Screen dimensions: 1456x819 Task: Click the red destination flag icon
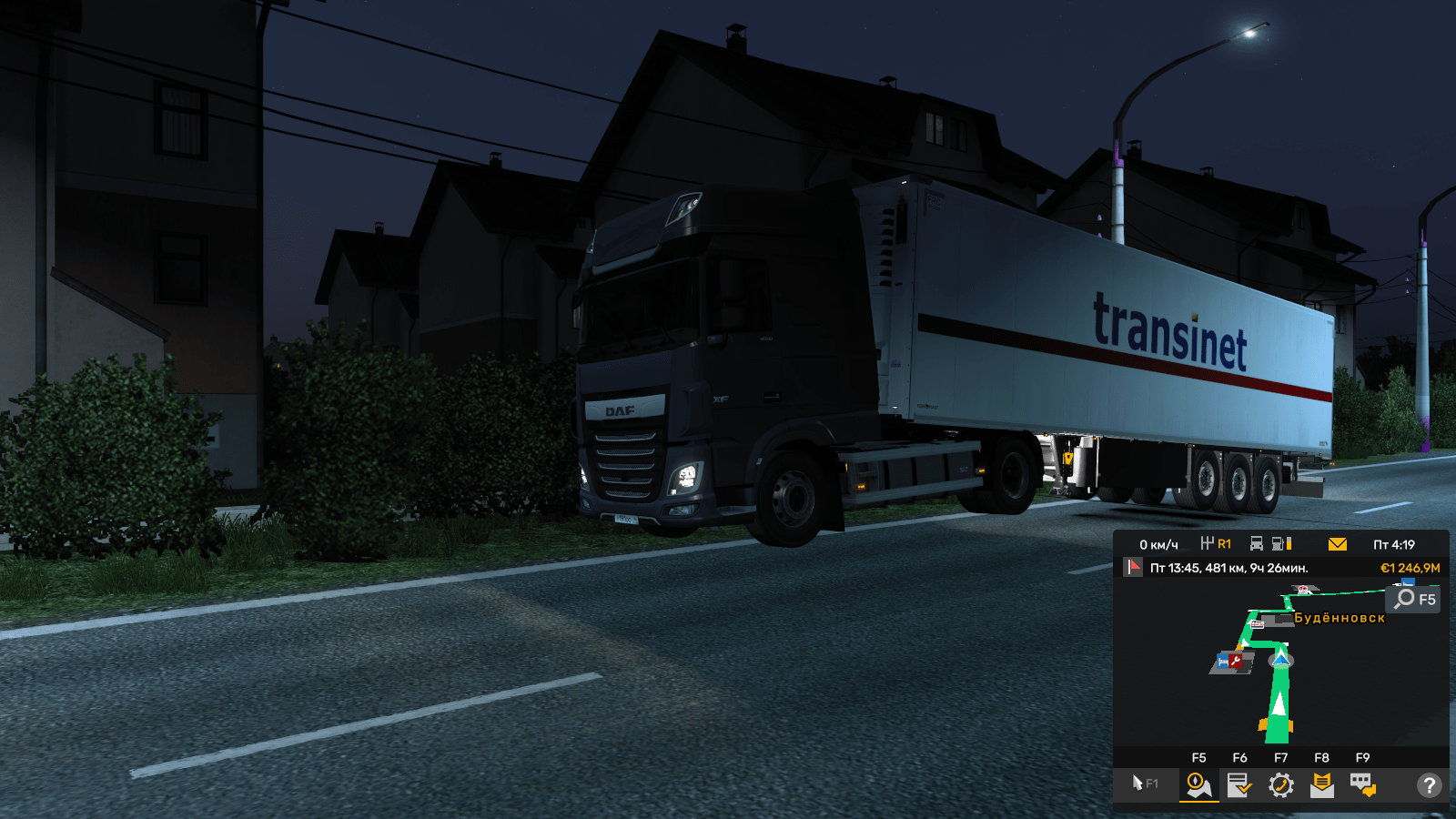pyautogui.click(x=1133, y=568)
